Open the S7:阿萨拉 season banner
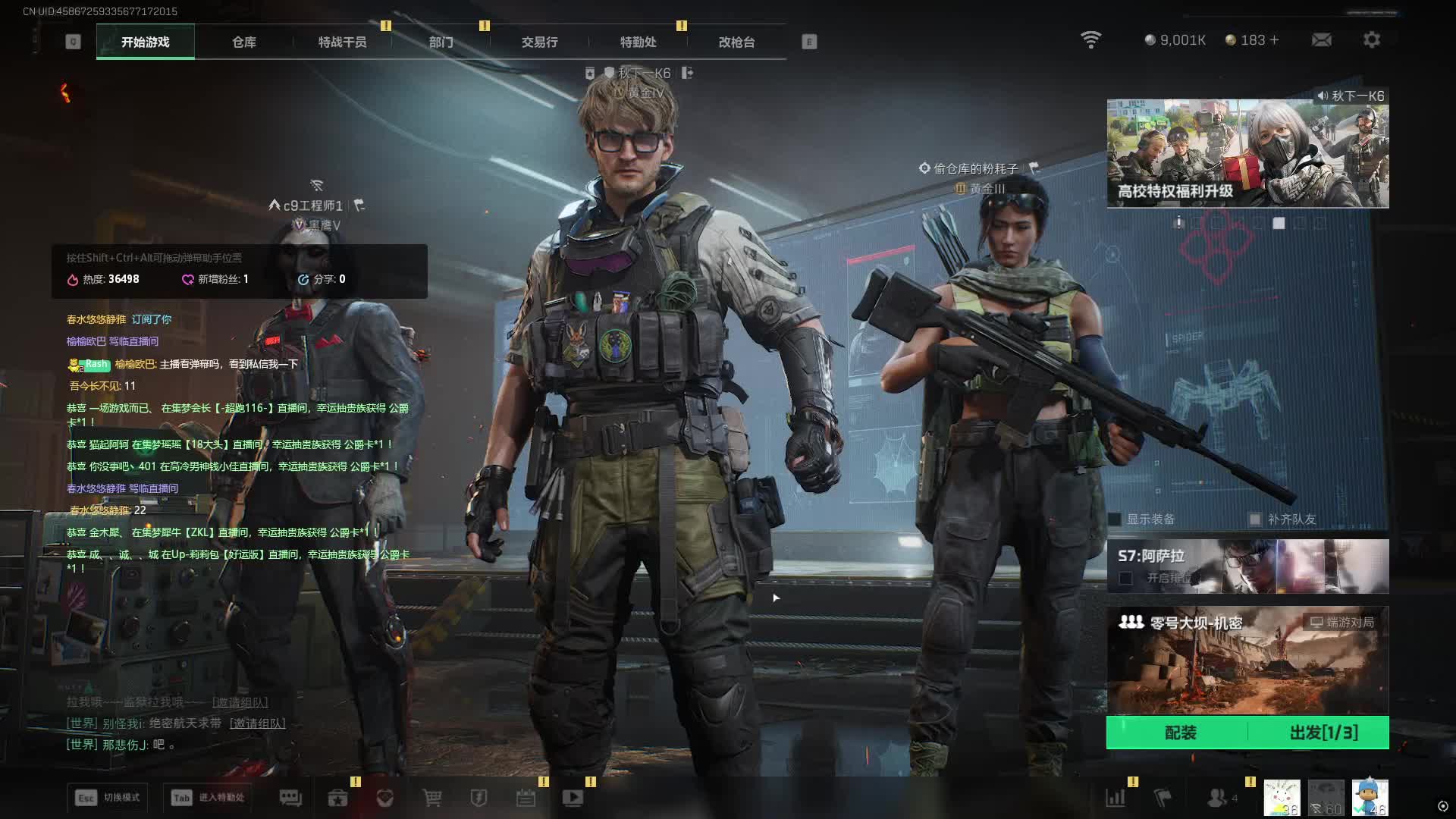Viewport: 1456px width, 819px height. coord(1247,566)
